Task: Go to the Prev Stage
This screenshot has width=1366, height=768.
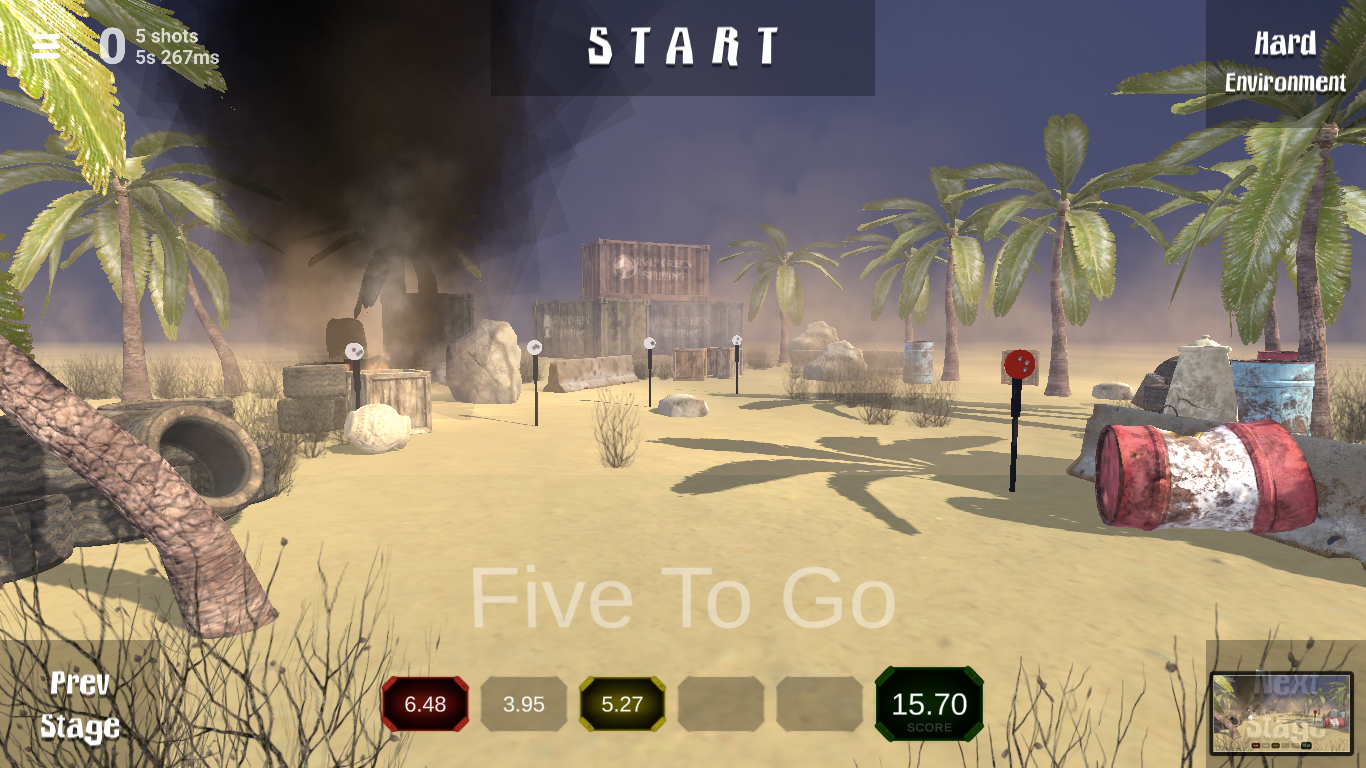Action: point(80,705)
